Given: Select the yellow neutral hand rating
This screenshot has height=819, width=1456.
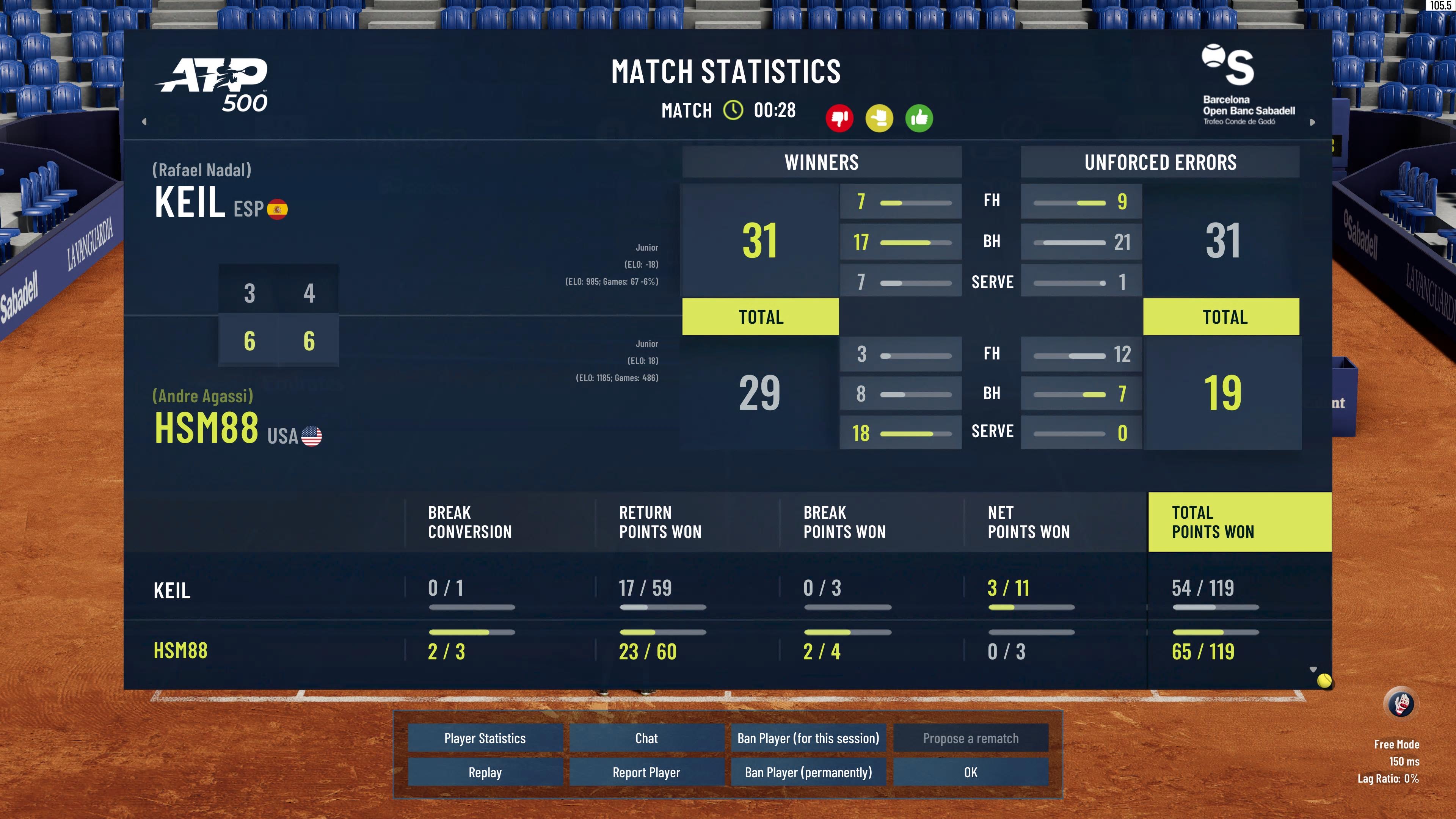Looking at the screenshot, I should [x=880, y=118].
